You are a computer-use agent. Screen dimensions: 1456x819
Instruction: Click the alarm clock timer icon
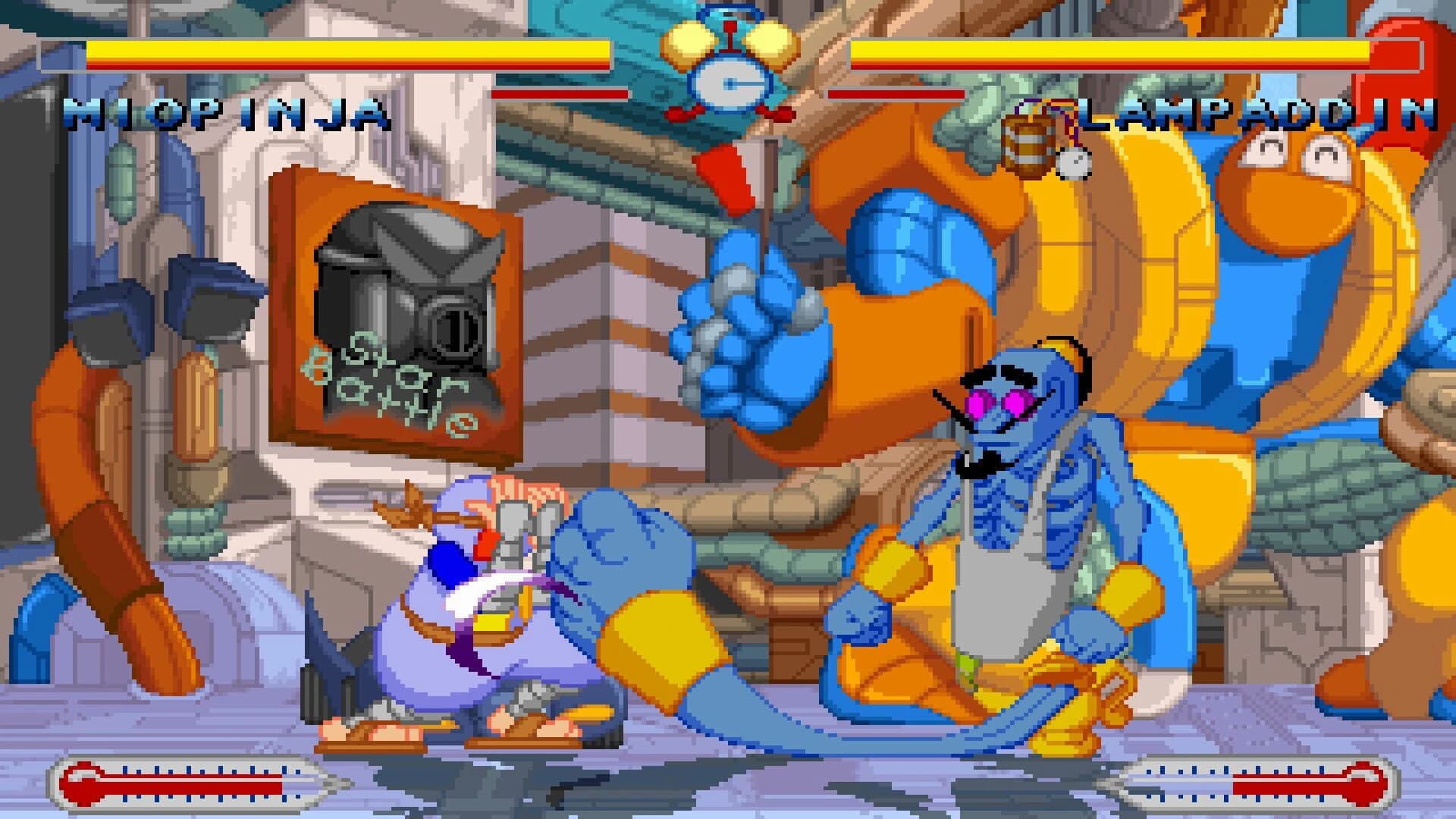click(730, 72)
